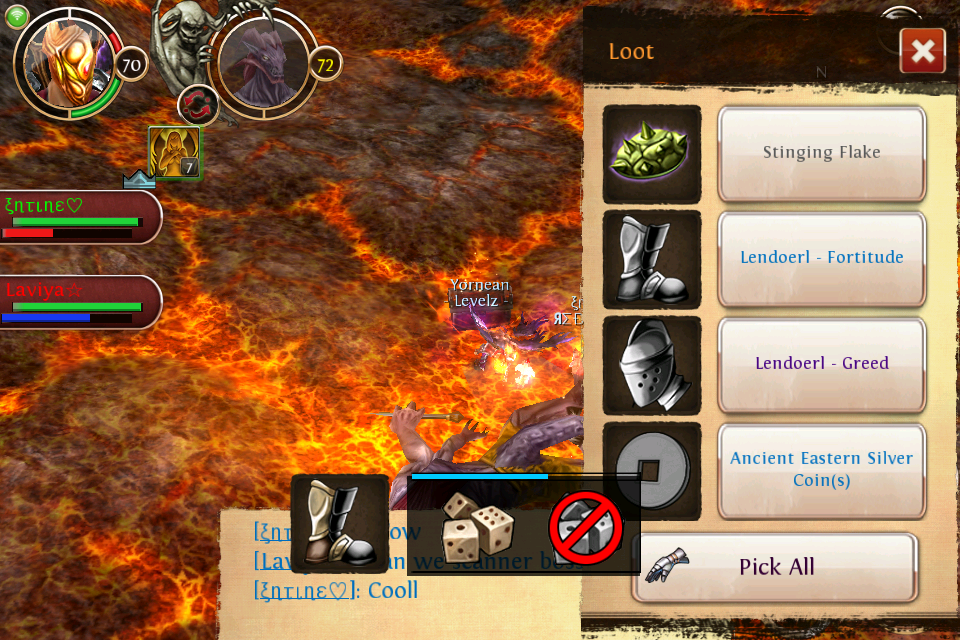Pick all loot items

click(775, 567)
